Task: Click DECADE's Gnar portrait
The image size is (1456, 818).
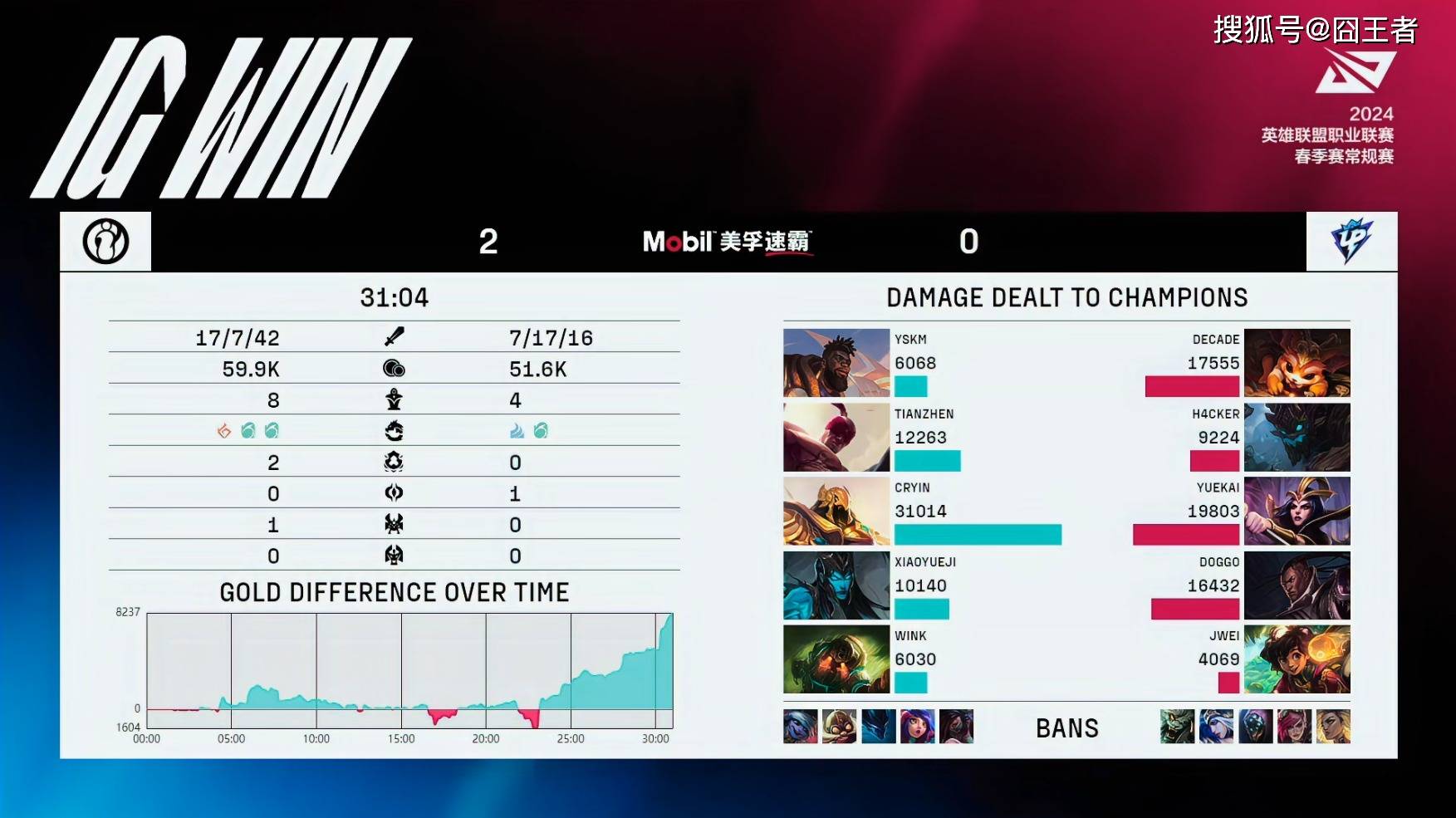Action: pos(1297,363)
